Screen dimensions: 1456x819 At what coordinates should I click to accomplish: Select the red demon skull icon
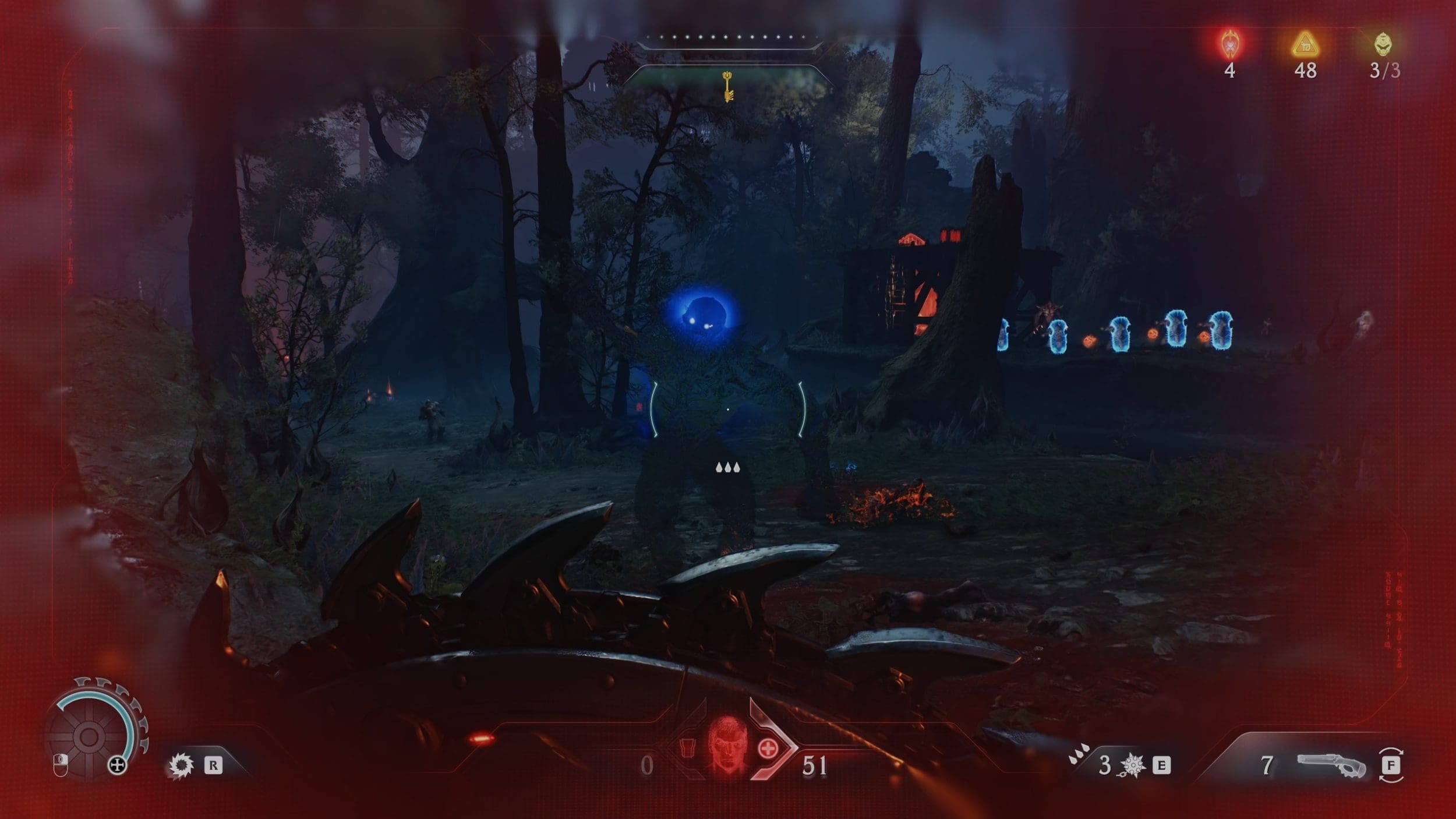pos(1229,44)
